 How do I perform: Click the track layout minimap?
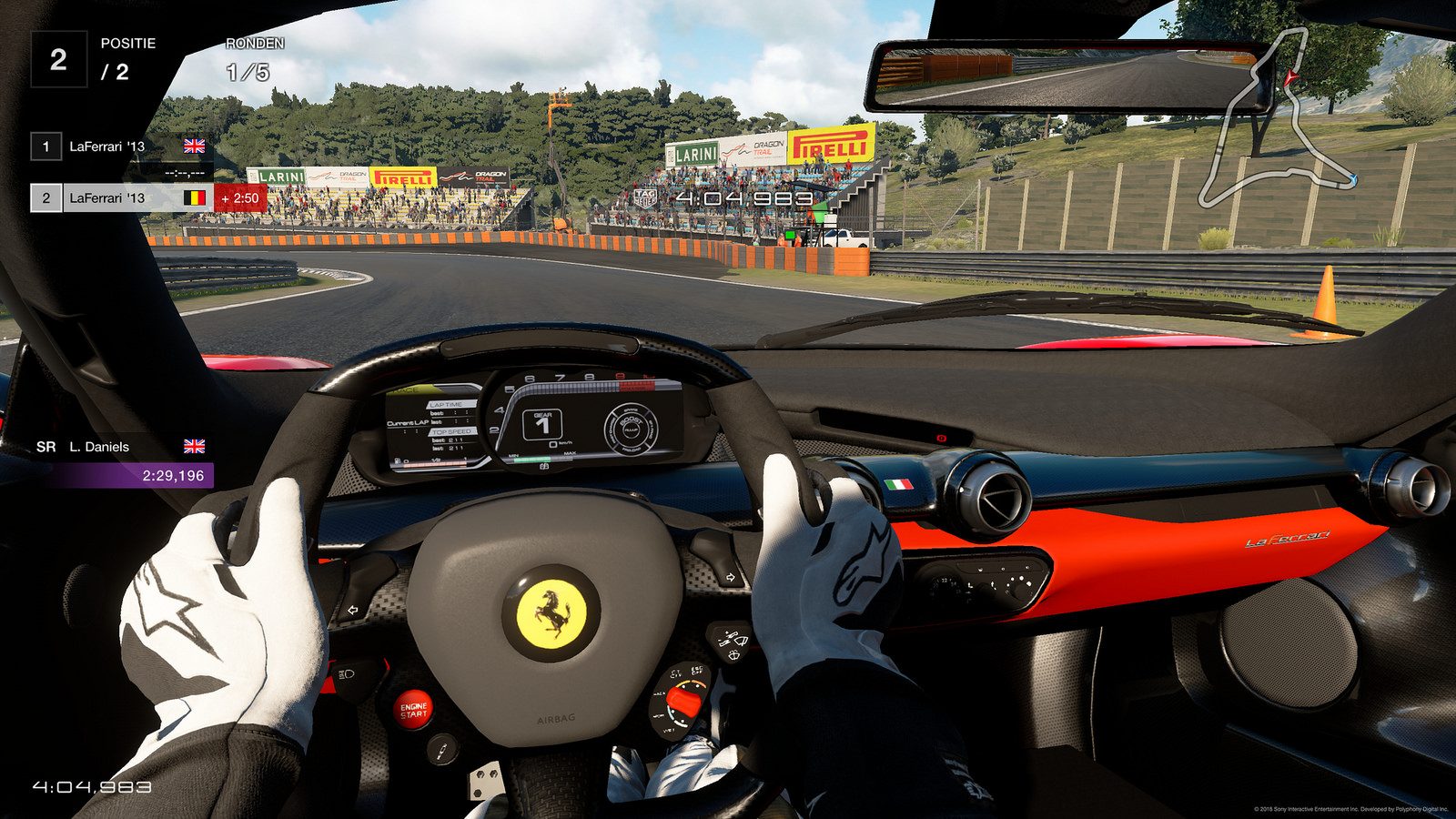1276,123
